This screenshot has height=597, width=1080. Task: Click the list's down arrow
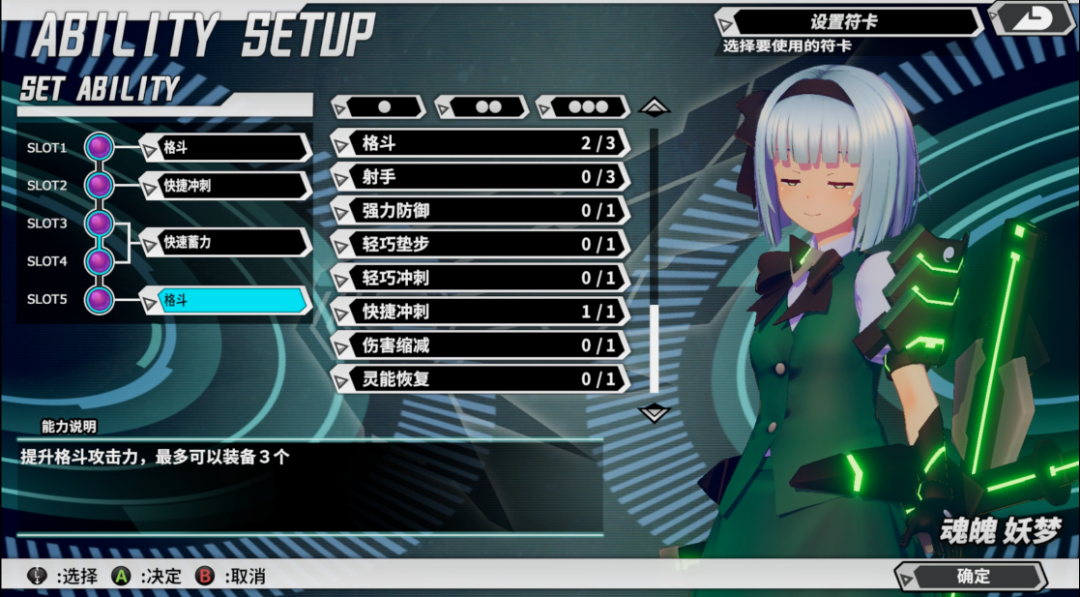click(x=654, y=412)
